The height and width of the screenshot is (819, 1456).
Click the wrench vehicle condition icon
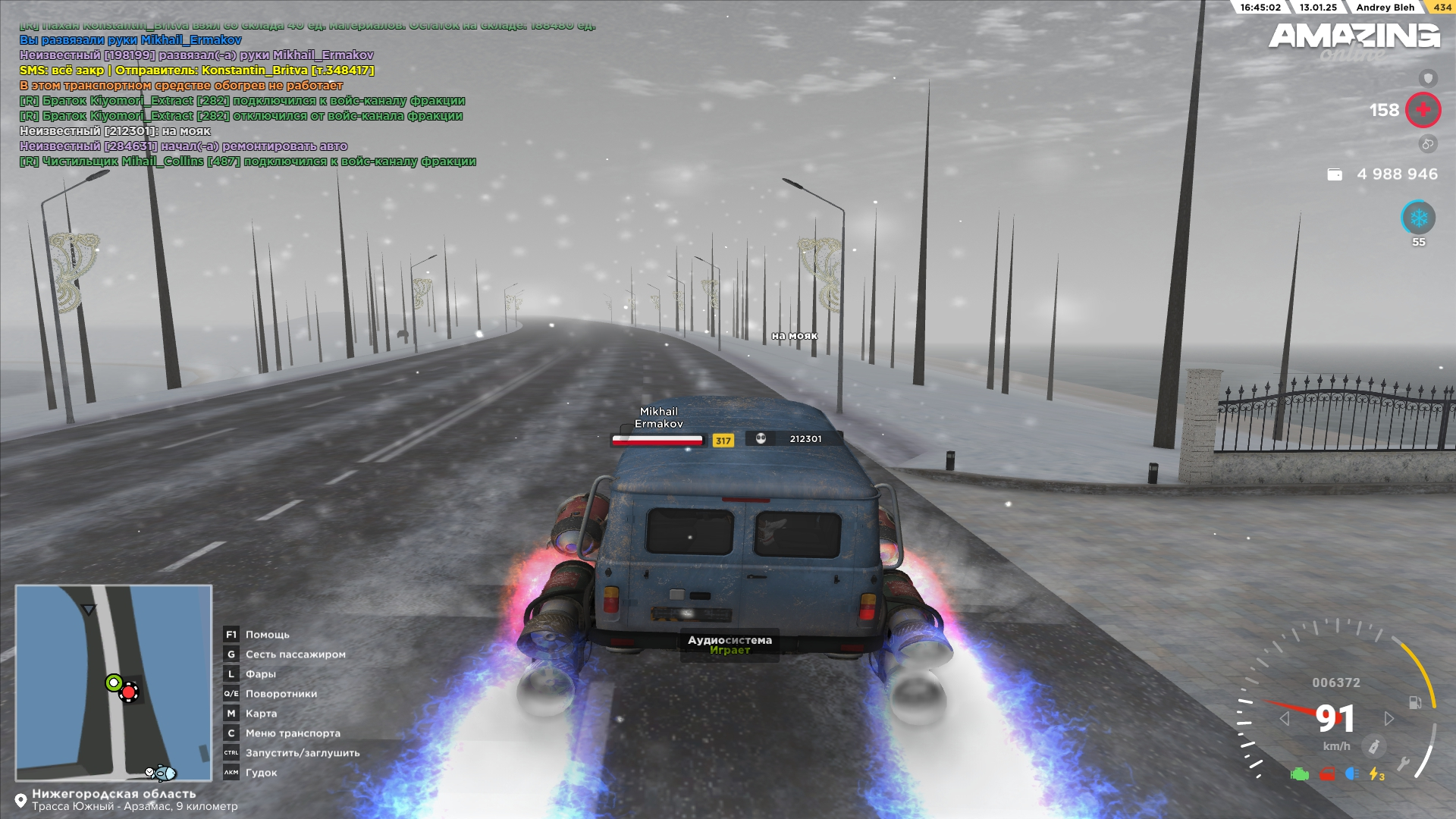(1403, 764)
